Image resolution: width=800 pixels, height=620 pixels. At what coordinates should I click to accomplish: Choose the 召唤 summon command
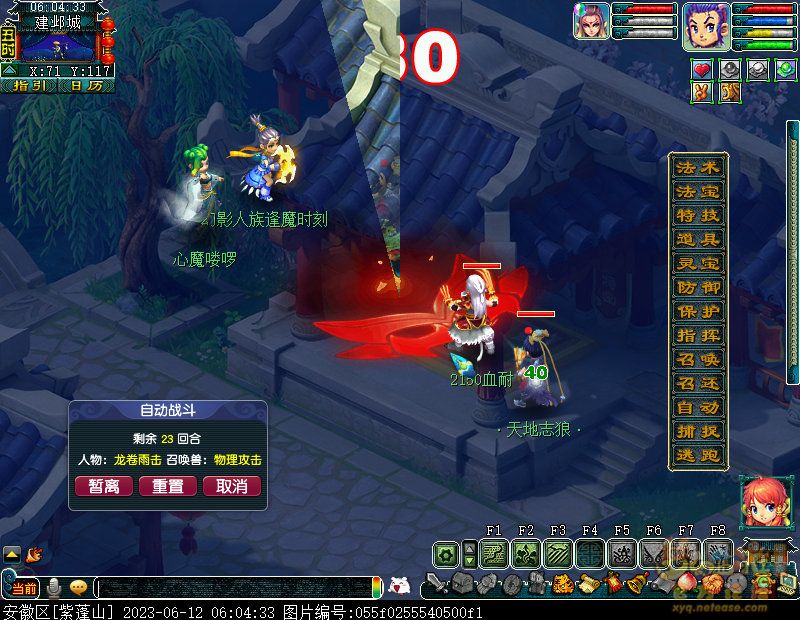click(x=697, y=360)
